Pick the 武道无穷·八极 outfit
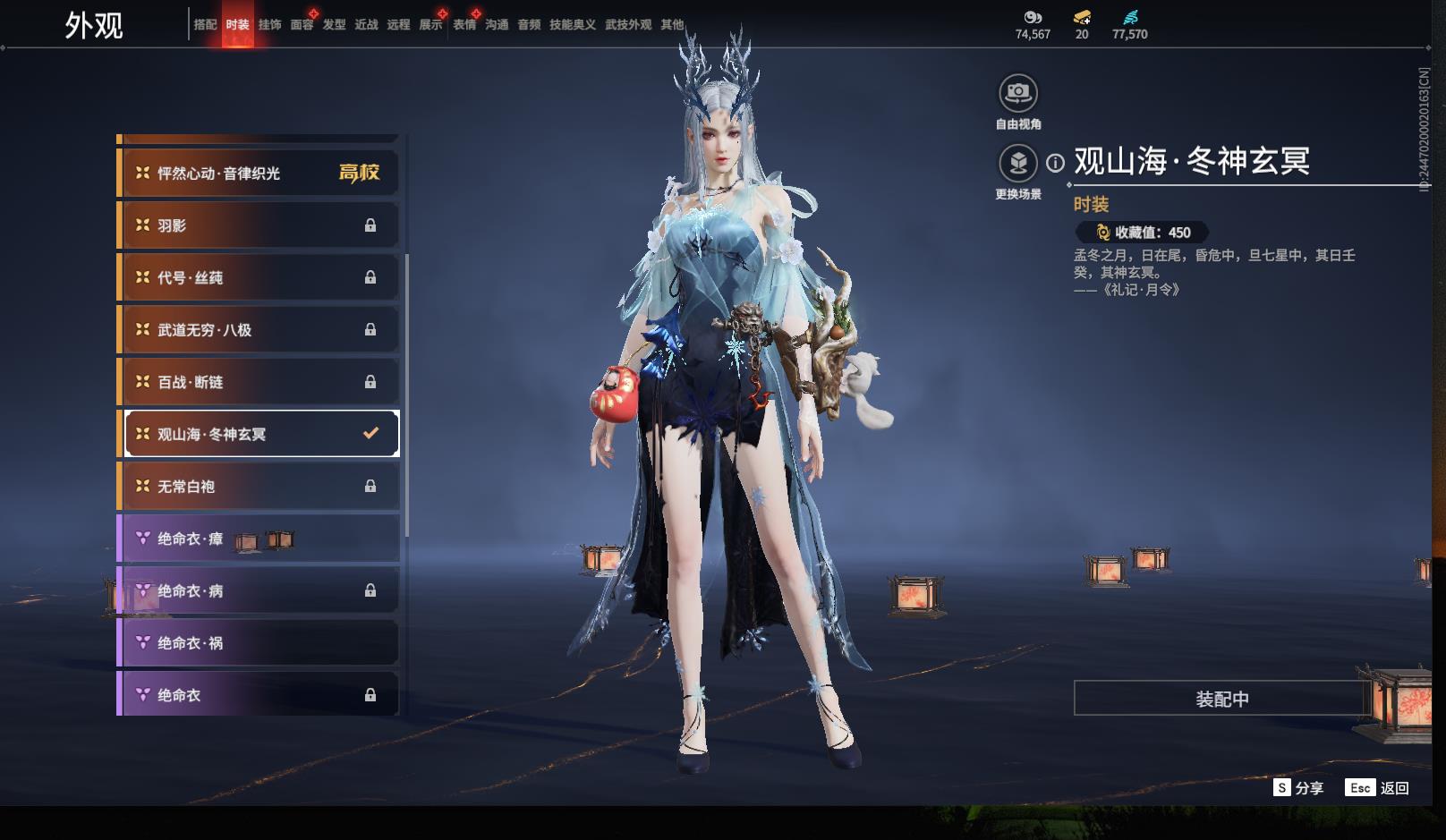 tap(259, 330)
